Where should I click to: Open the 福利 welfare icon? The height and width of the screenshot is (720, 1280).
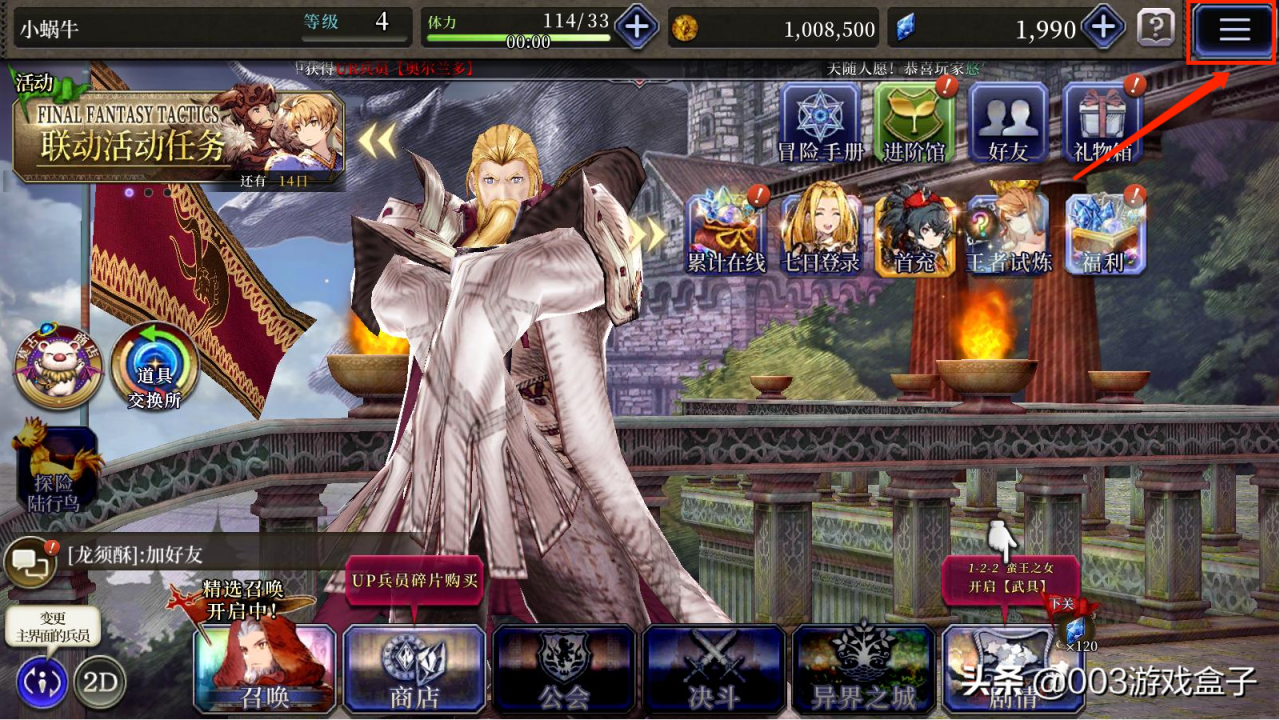(1101, 232)
